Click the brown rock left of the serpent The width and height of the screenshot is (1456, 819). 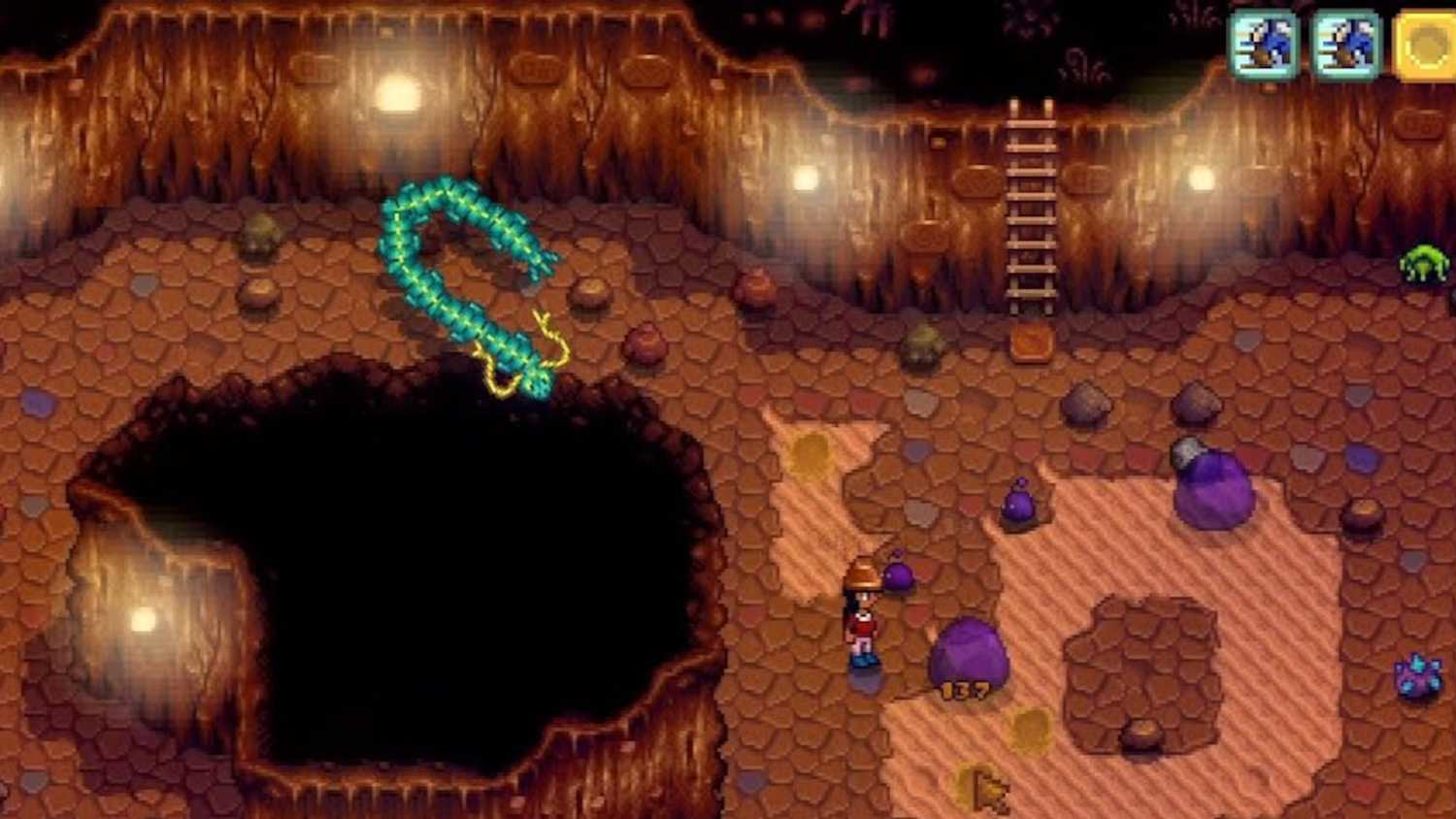(260, 291)
